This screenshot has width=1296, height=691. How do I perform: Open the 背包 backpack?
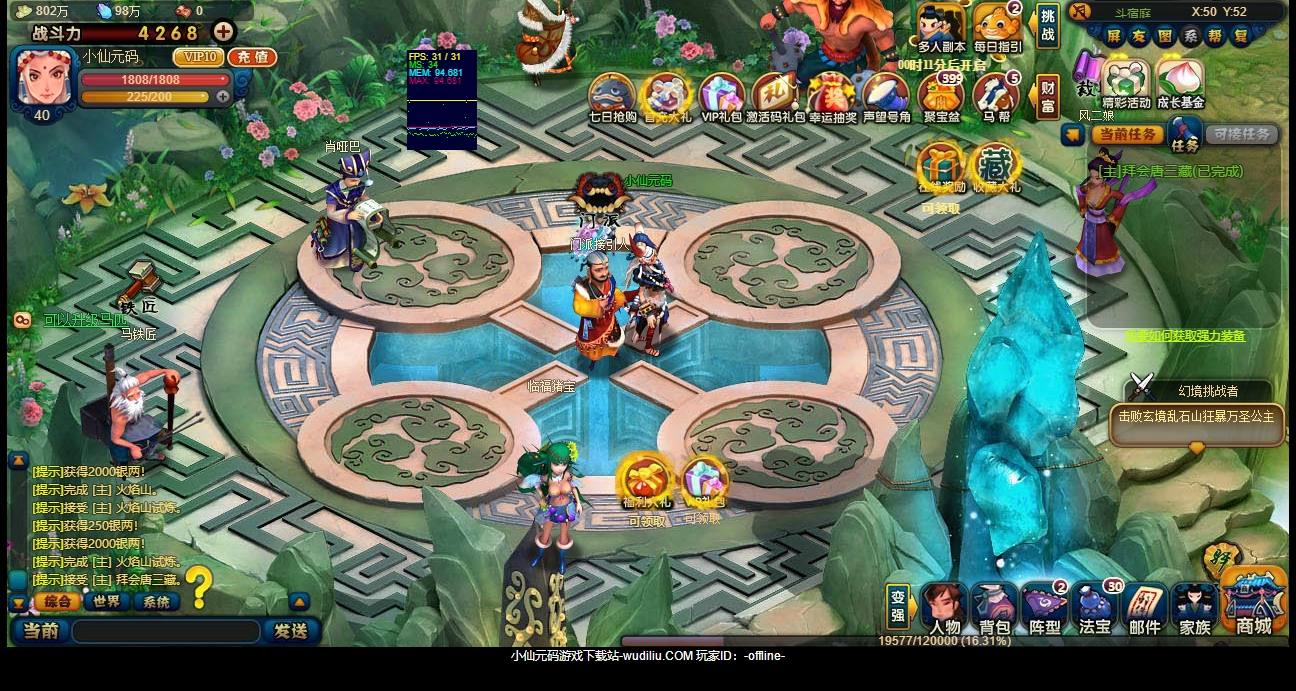pos(994,609)
